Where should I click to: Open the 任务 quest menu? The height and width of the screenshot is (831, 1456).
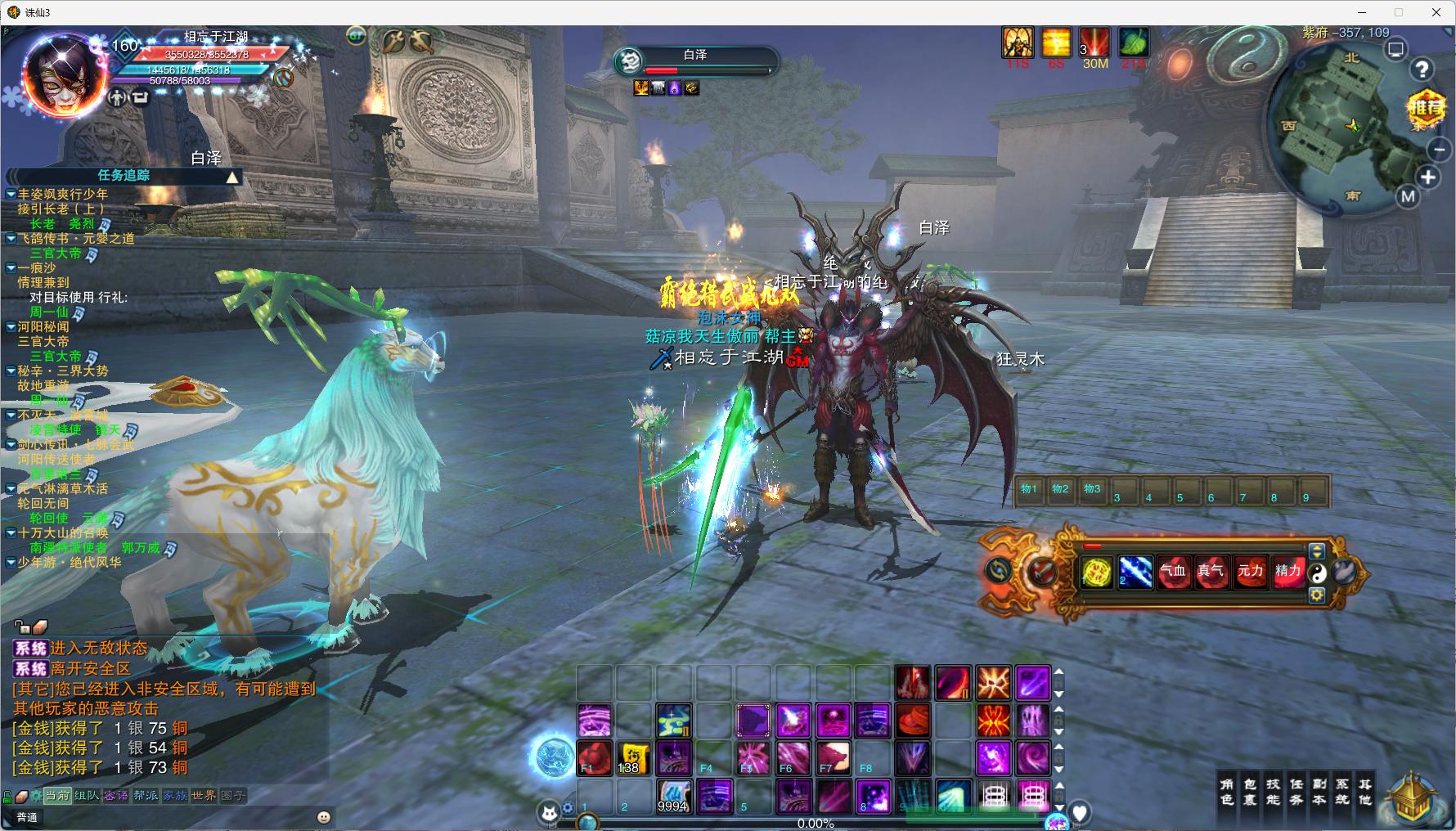click(1296, 792)
